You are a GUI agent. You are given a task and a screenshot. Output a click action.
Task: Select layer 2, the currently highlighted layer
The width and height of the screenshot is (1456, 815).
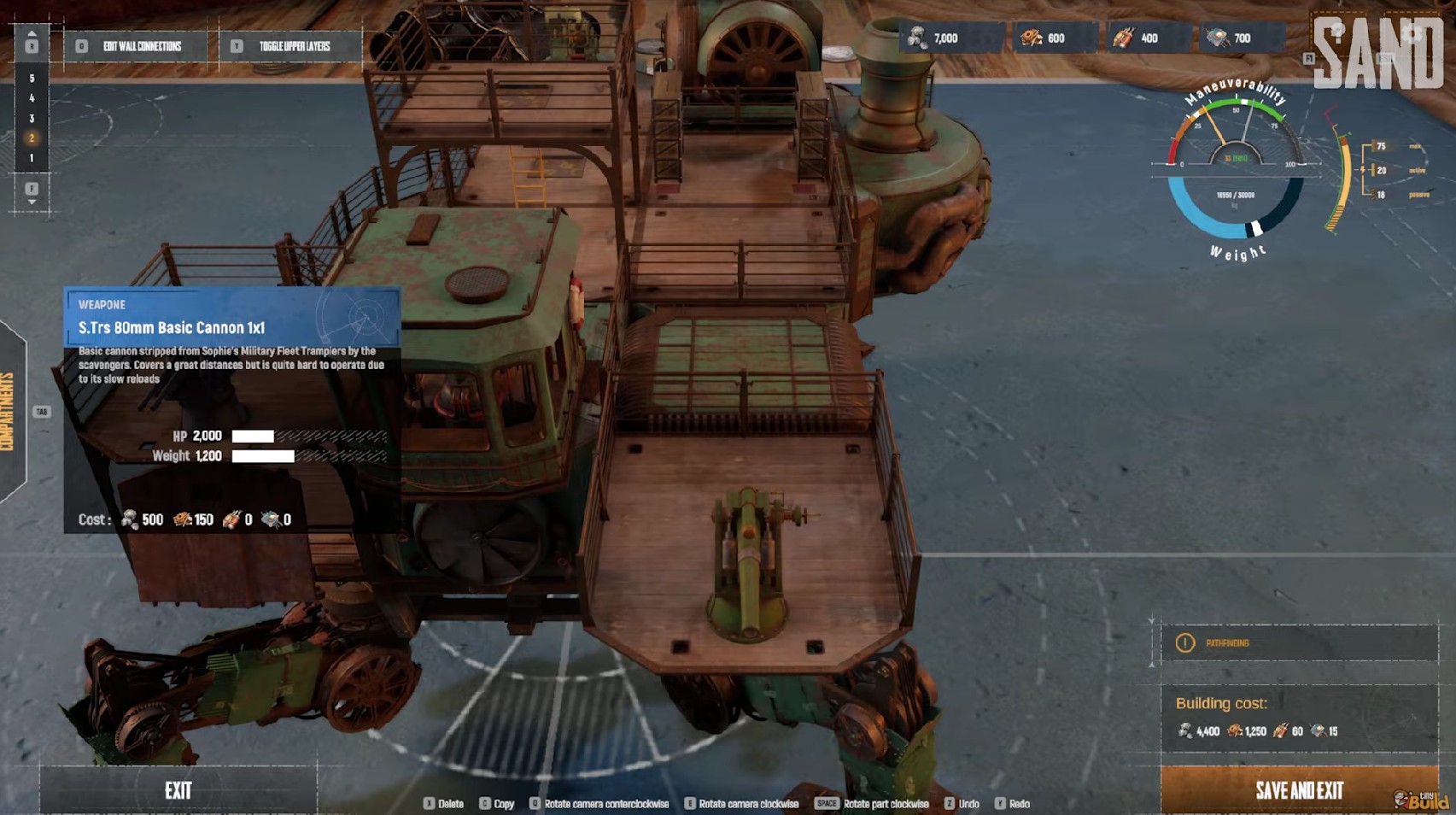pos(33,136)
